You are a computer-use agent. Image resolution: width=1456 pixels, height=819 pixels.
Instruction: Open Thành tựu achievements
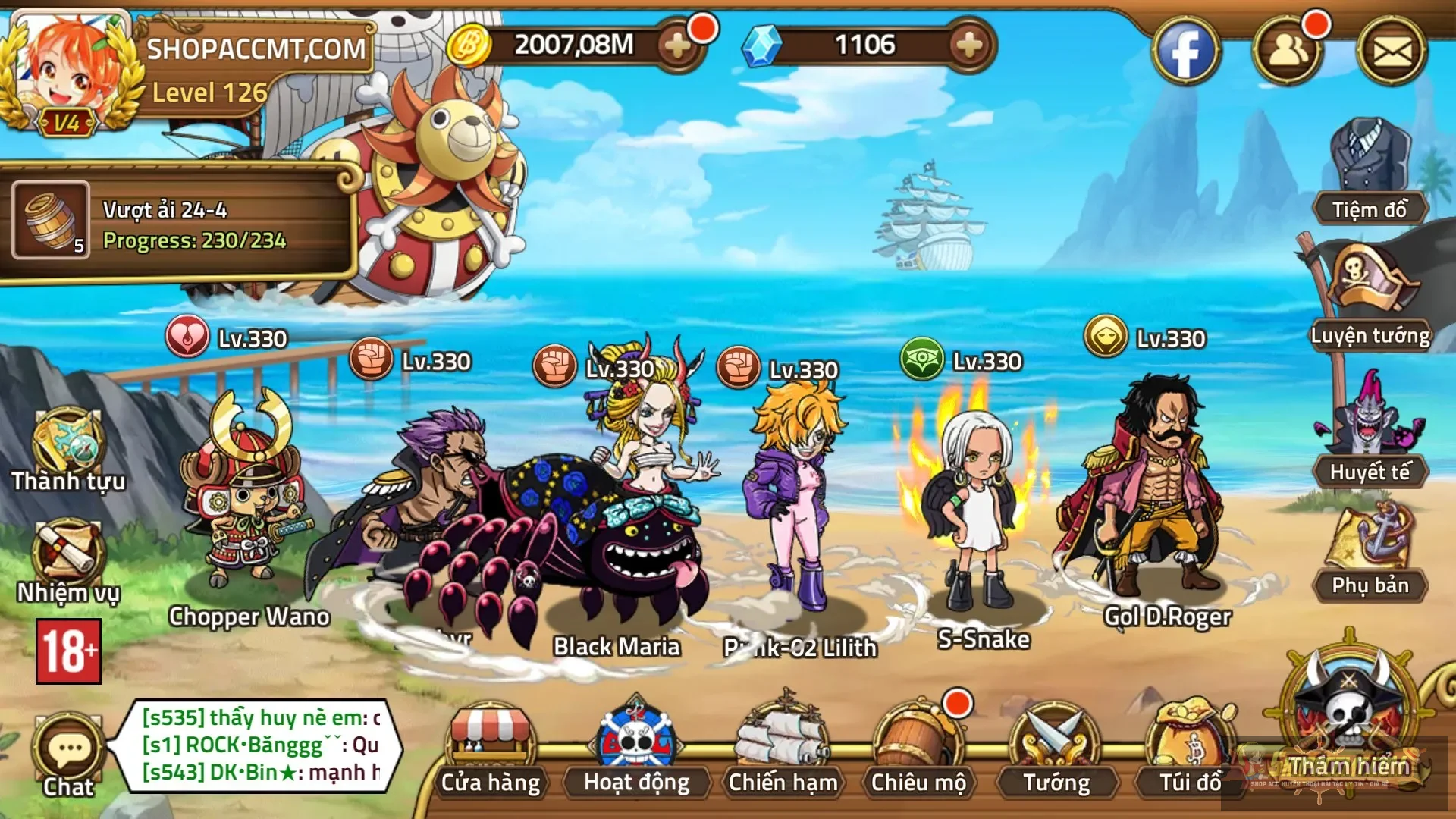(68, 451)
